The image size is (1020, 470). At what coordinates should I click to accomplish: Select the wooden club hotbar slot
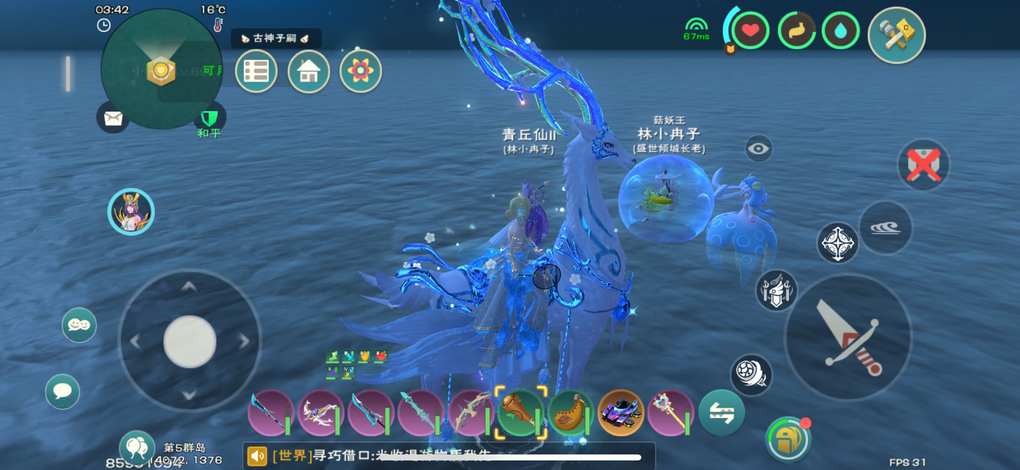click(x=520, y=411)
